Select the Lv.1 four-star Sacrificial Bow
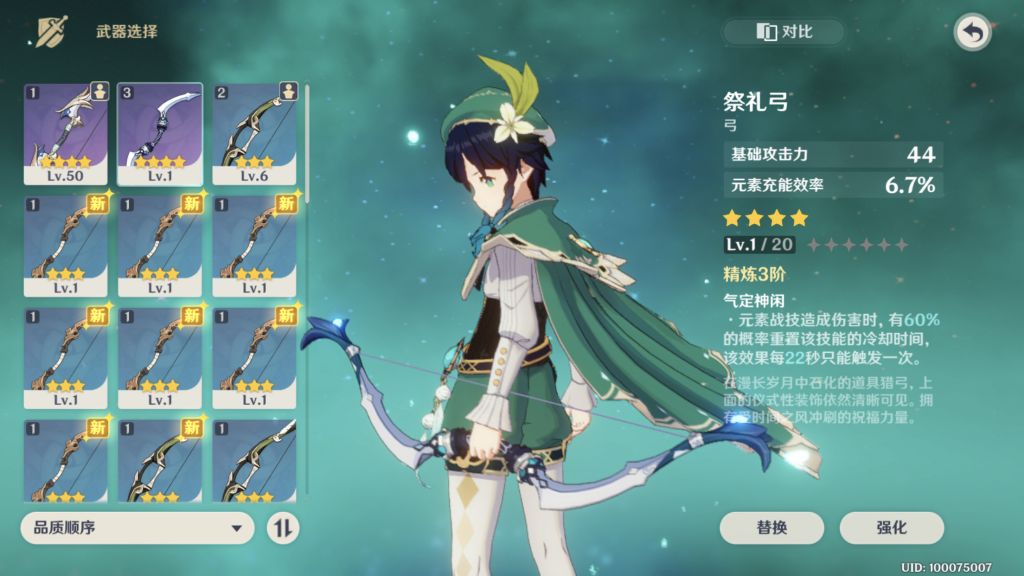 tap(160, 134)
